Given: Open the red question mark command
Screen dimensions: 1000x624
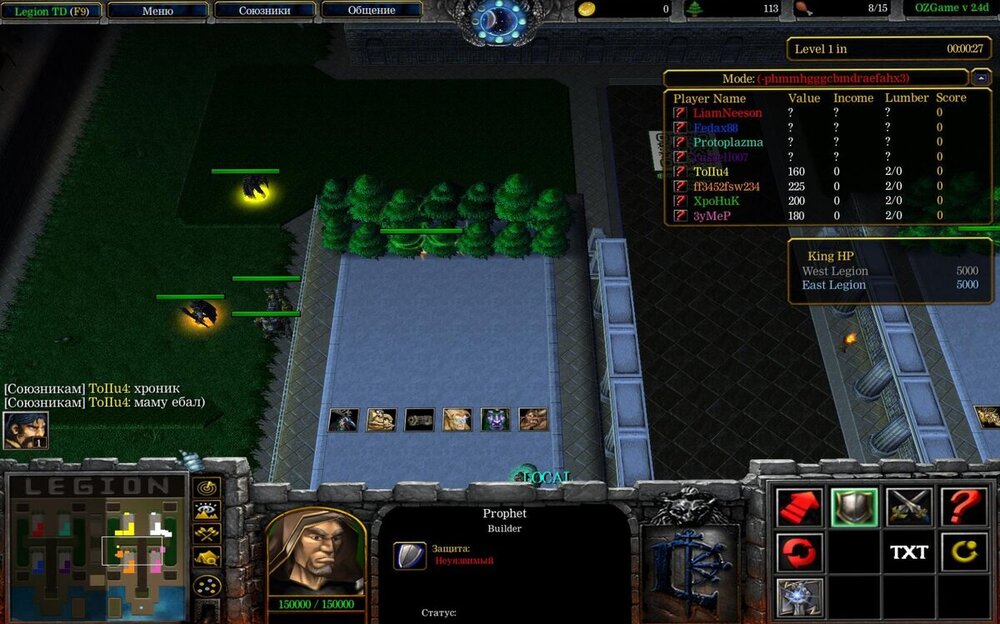Looking at the screenshot, I should [962, 507].
